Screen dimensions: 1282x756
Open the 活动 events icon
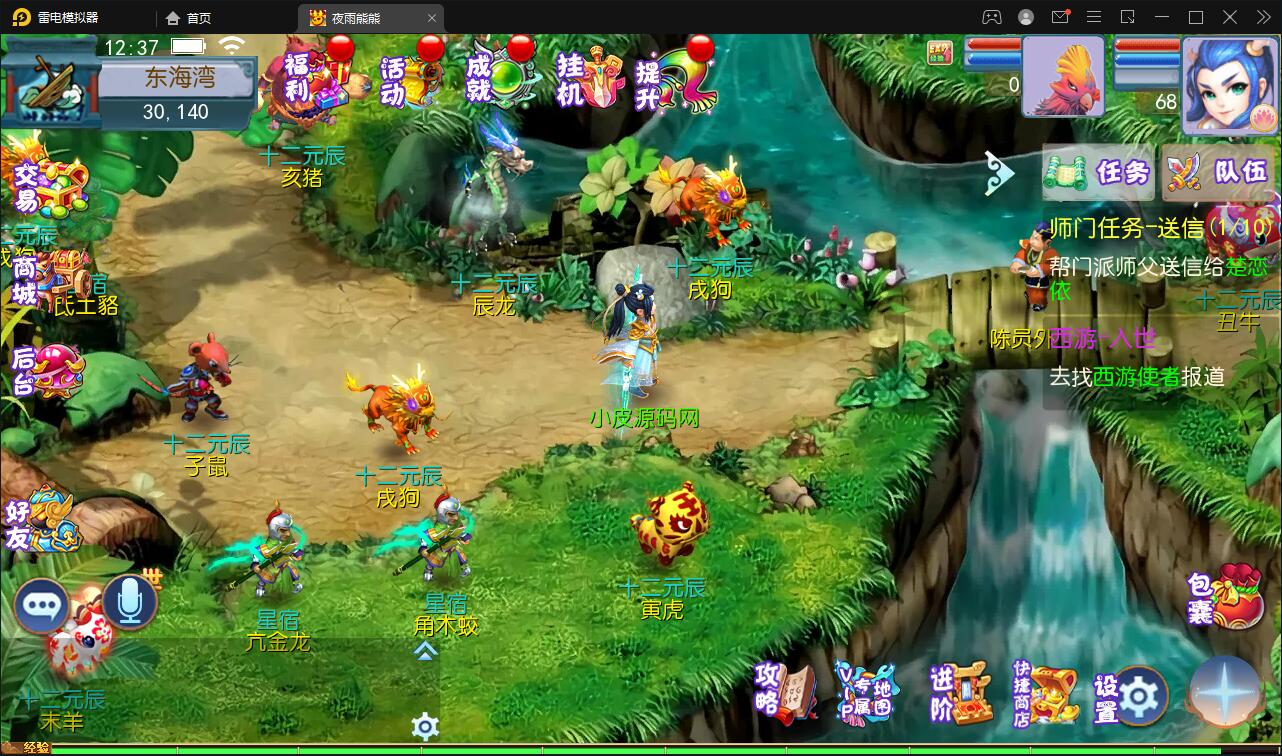(x=410, y=78)
